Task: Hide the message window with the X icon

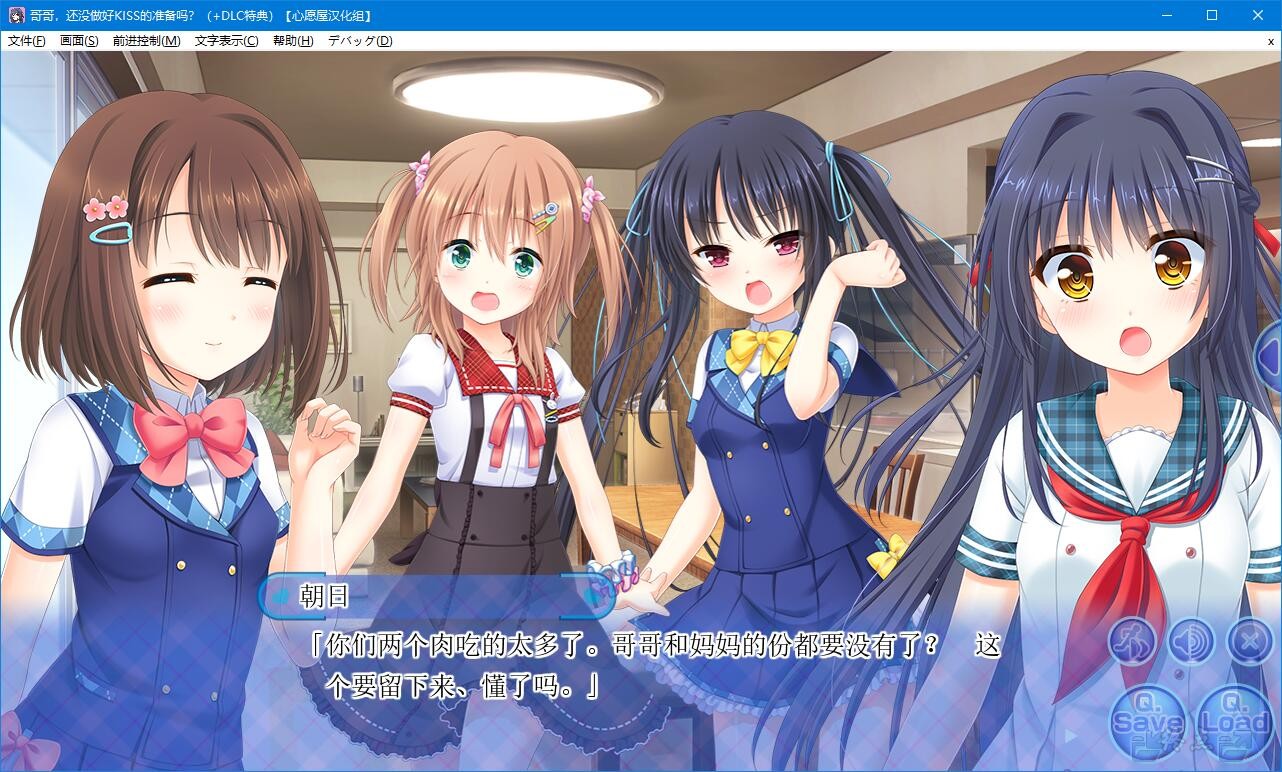Action: [x=1248, y=641]
